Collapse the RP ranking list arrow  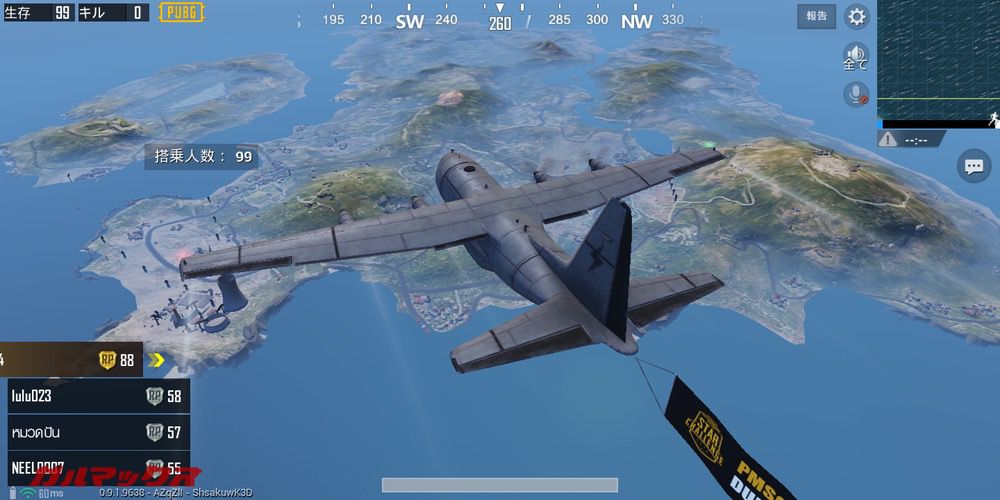pos(157,360)
